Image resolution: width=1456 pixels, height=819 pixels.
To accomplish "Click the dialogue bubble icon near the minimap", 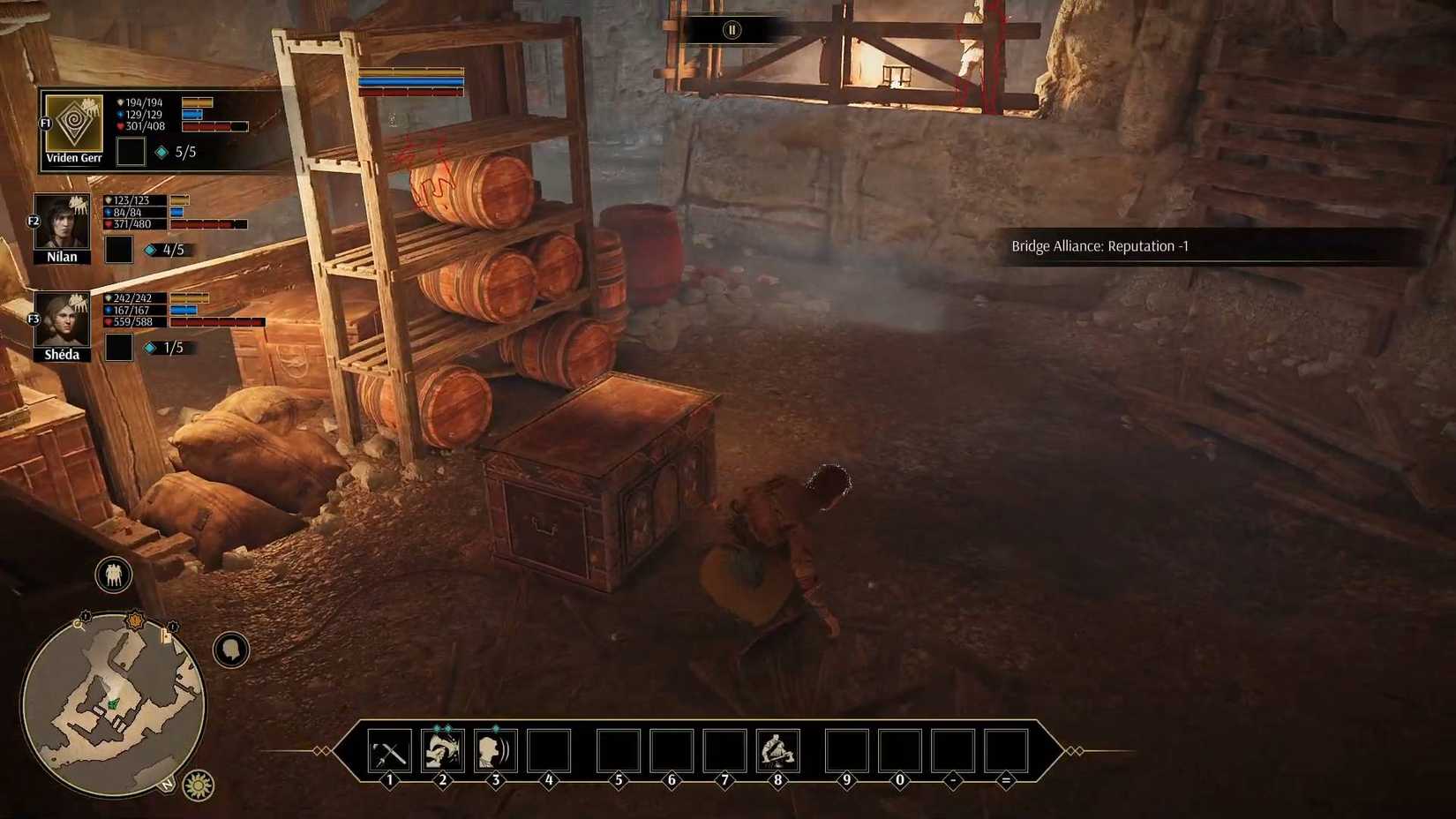I will 229,650.
